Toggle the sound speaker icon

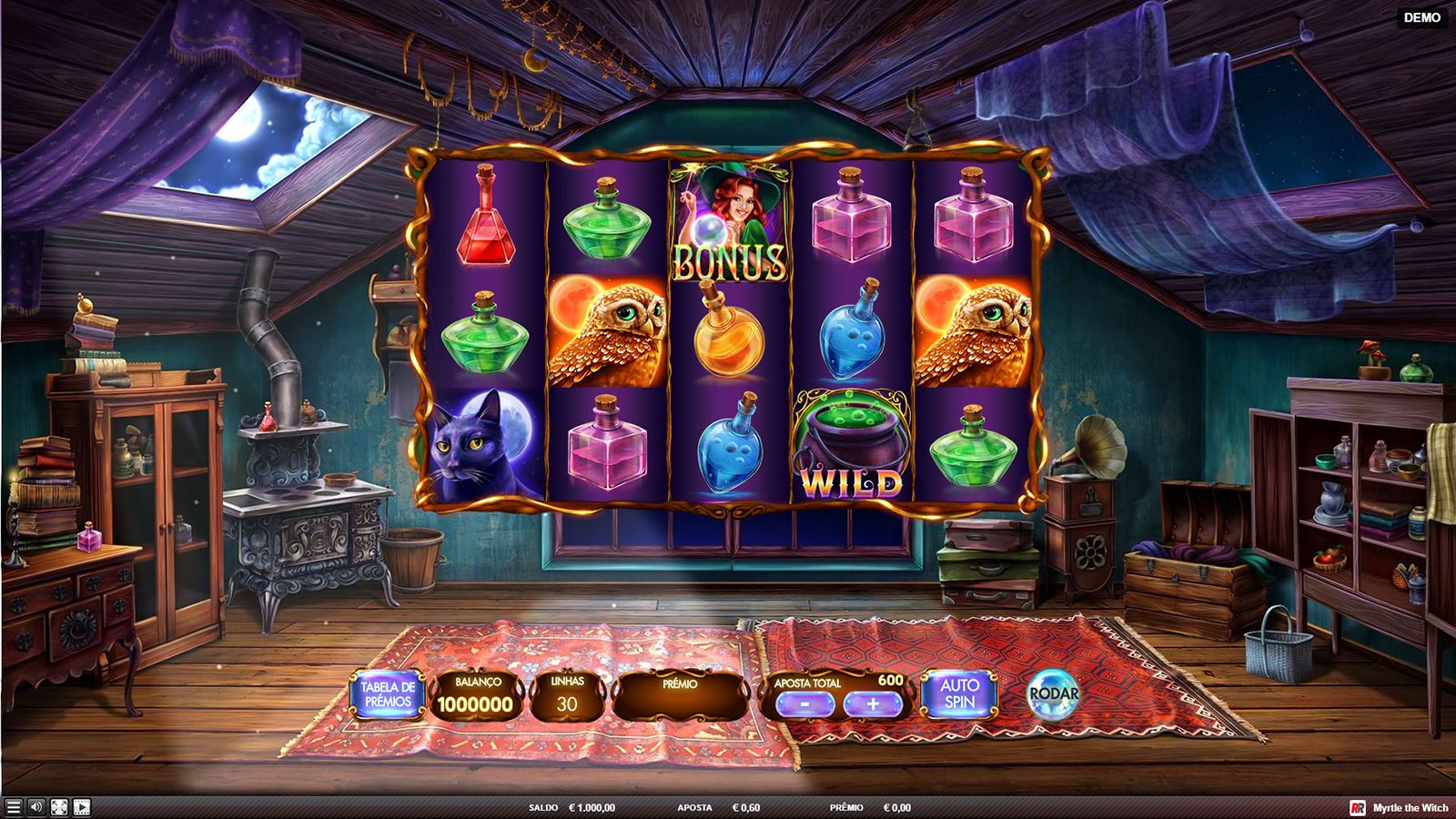pos(36,807)
